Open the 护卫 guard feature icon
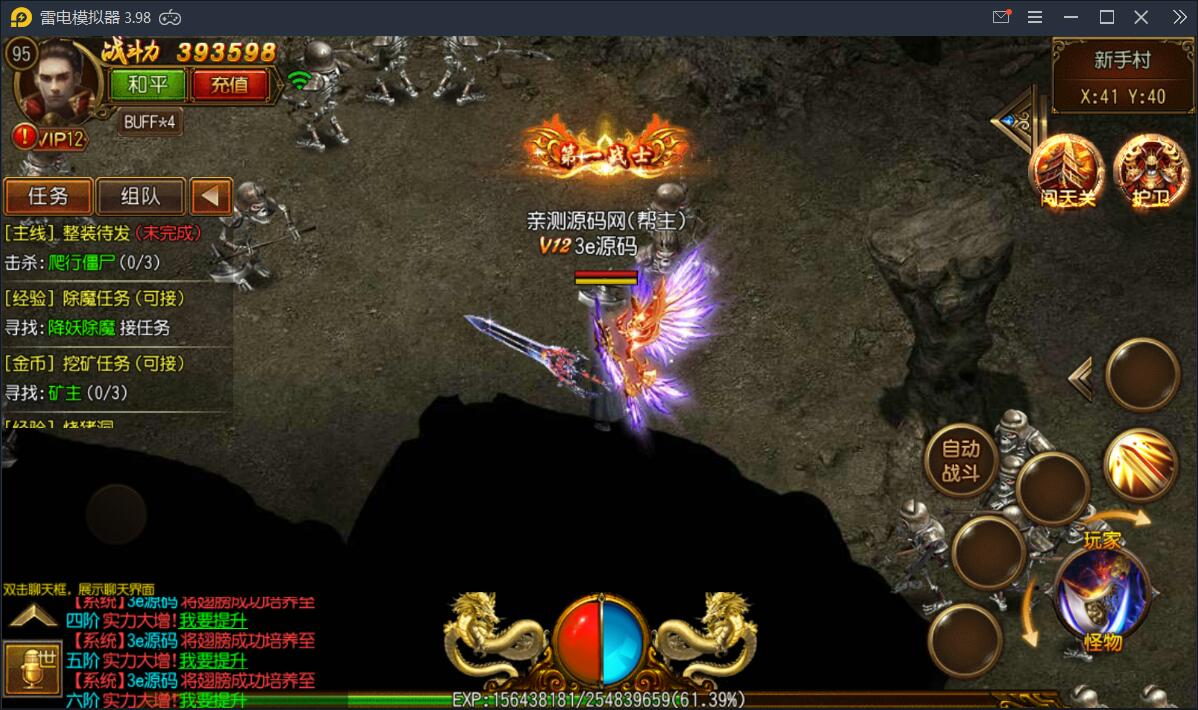1198x710 pixels. (x=1148, y=172)
